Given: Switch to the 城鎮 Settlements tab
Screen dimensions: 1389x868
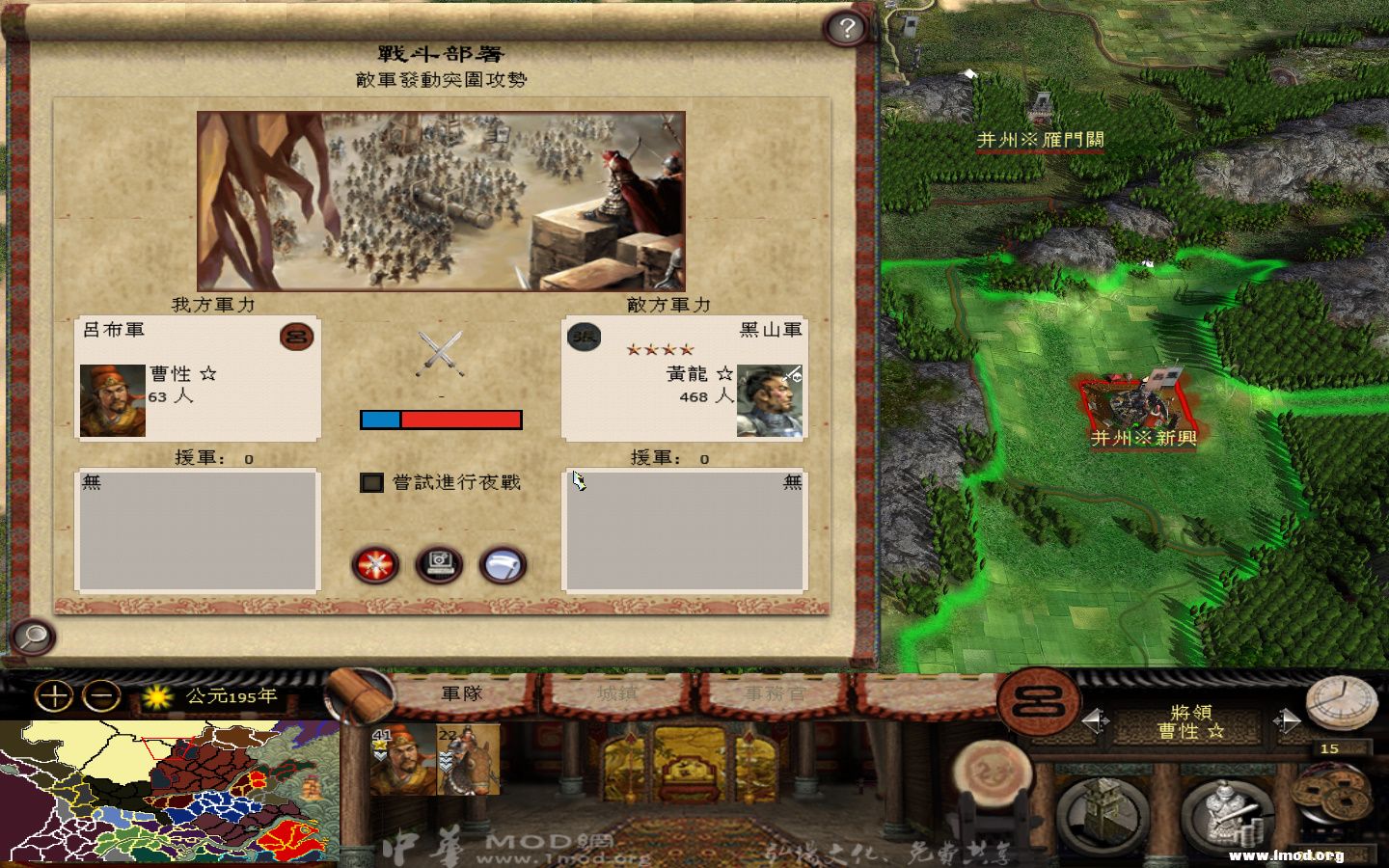Looking at the screenshot, I should point(615,692).
